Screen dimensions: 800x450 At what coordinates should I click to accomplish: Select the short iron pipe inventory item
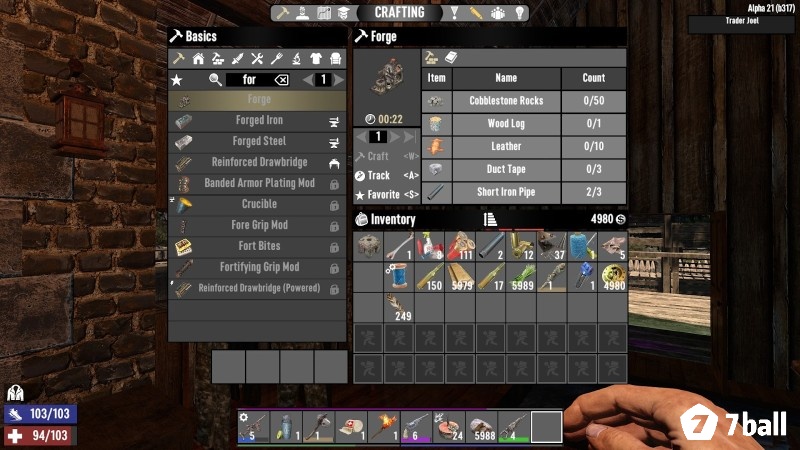[490, 246]
